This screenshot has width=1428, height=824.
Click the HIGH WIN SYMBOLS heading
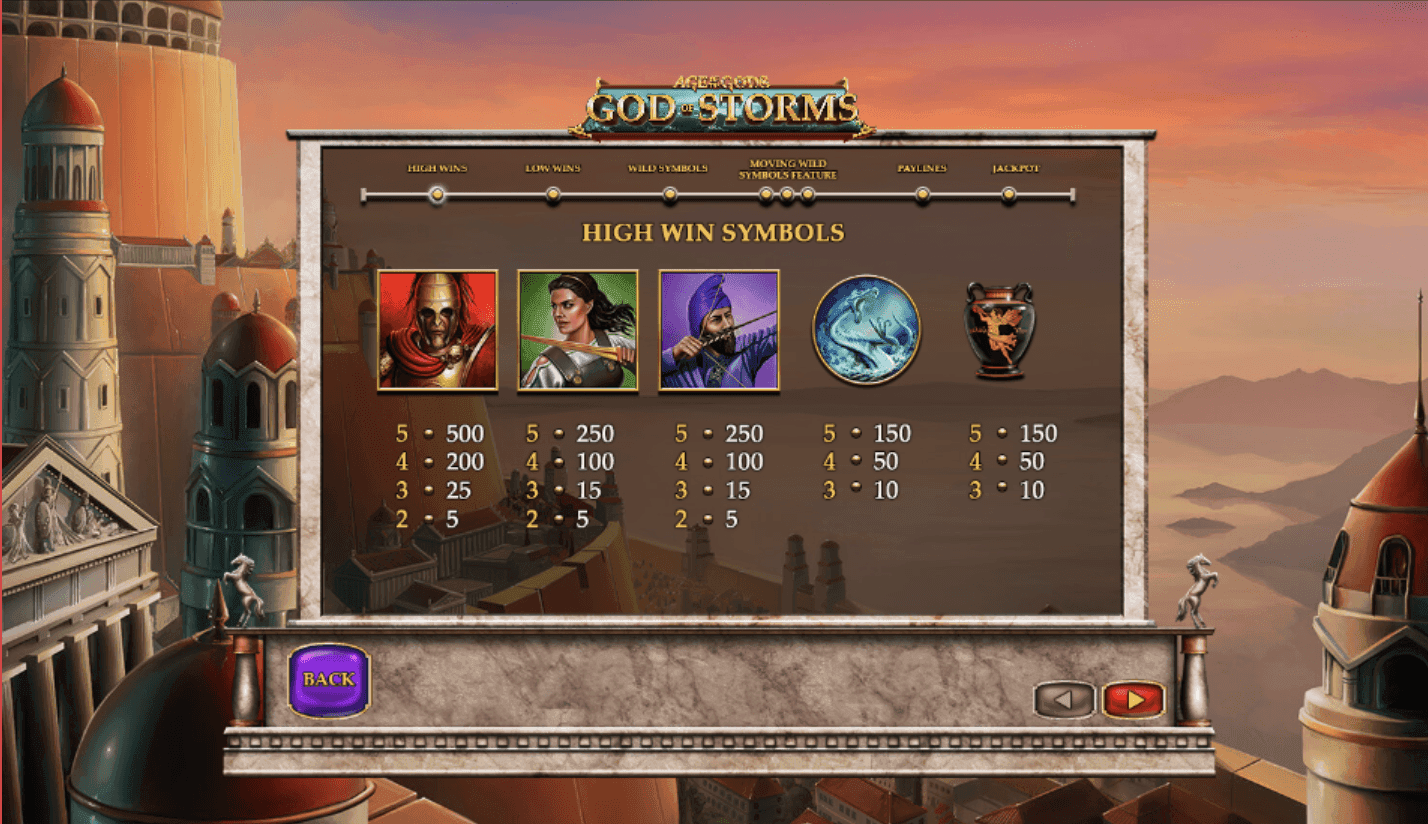click(x=711, y=233)
